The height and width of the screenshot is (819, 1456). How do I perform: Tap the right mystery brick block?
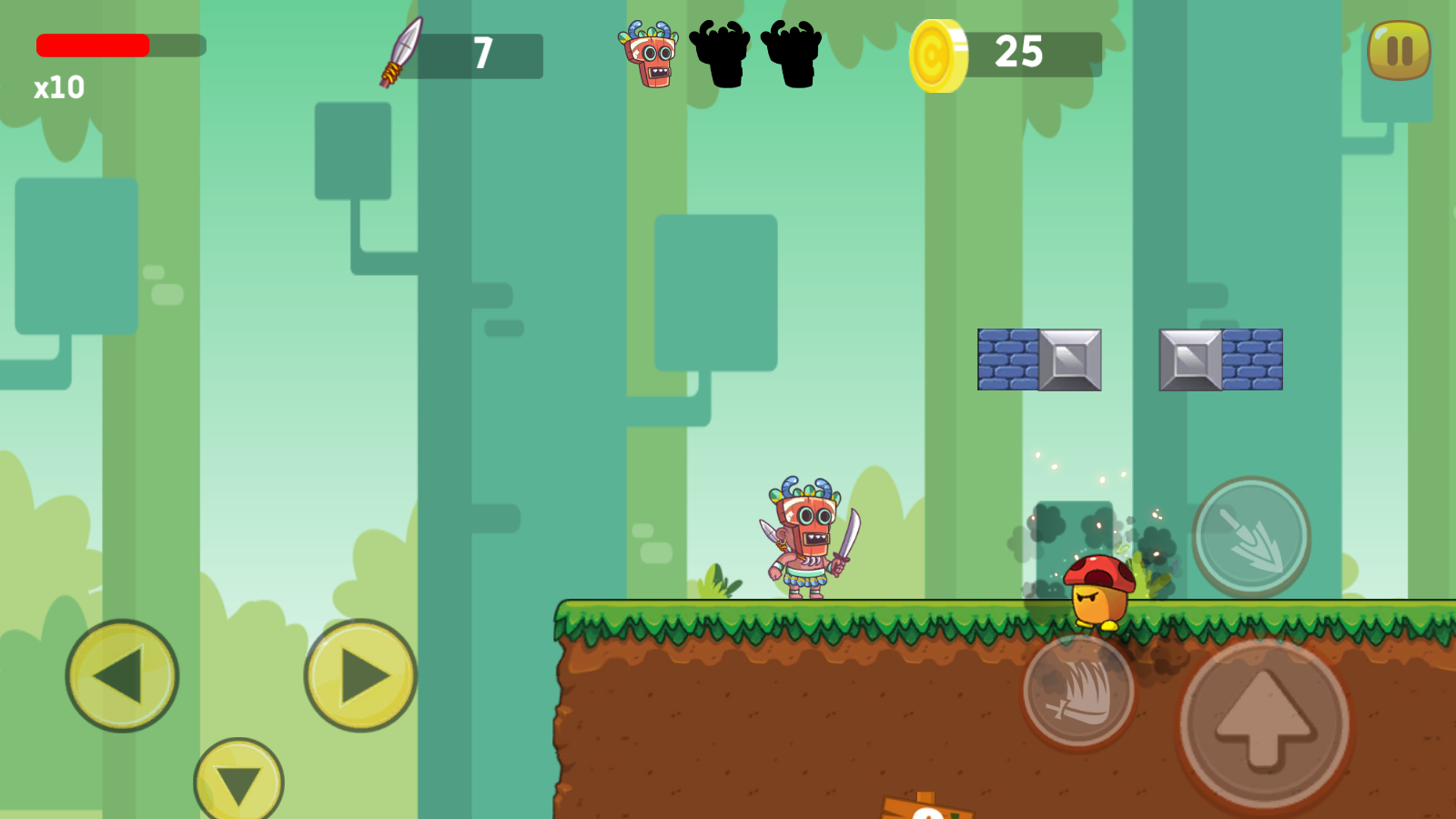point(1220,360)
